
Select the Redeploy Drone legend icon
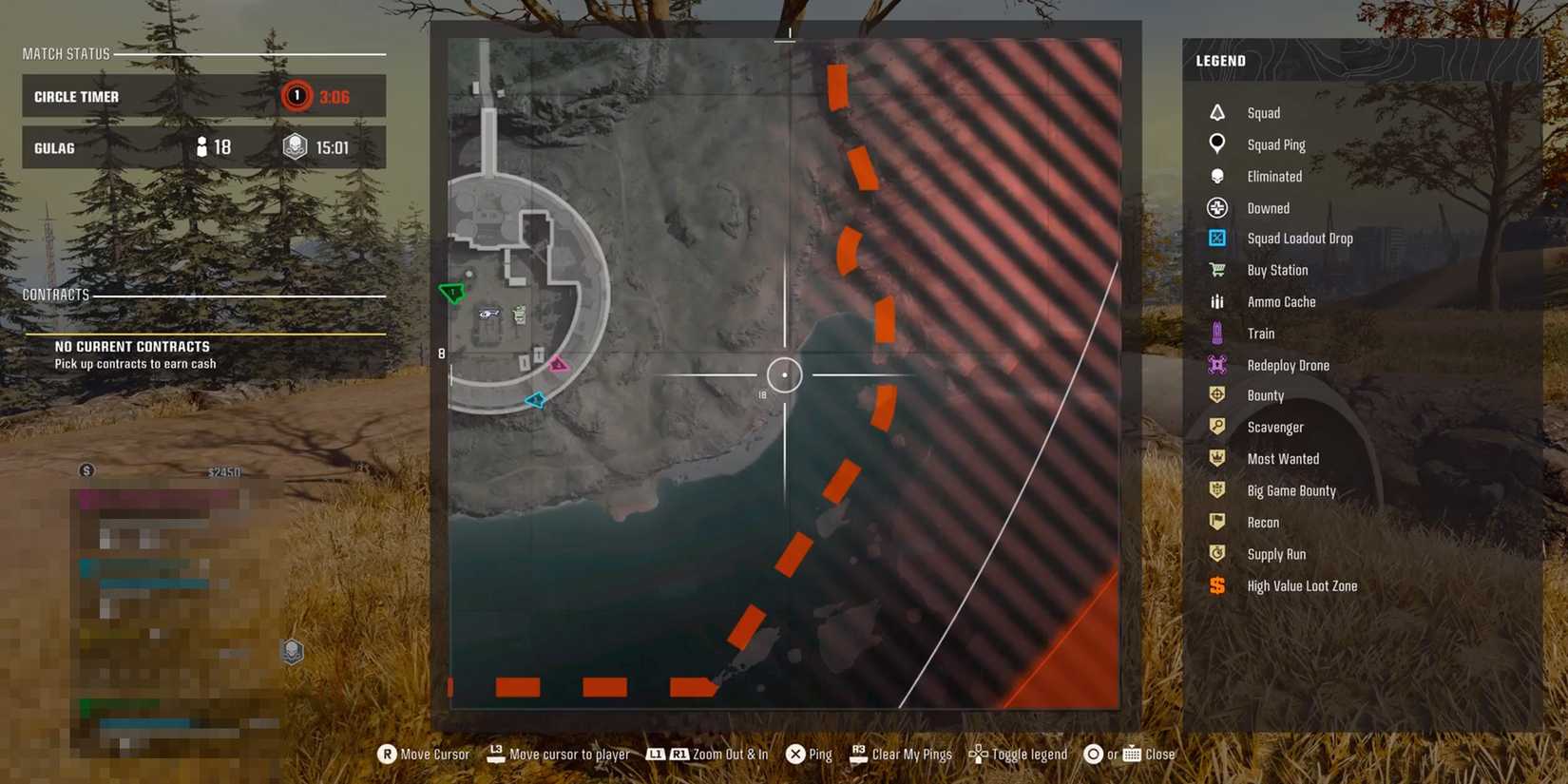coord(1217,364)
